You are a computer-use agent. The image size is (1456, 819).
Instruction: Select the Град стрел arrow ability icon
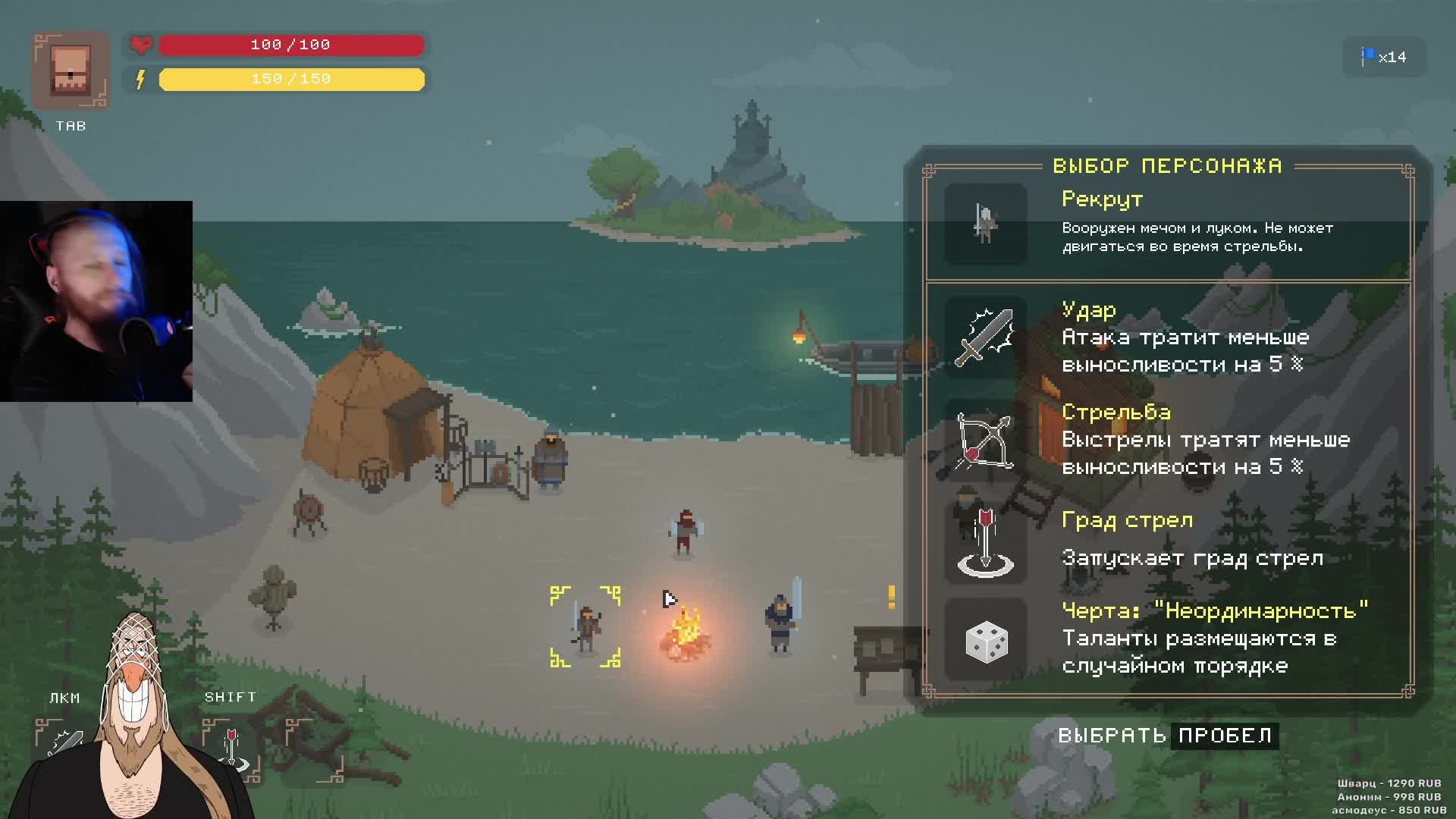[985, 543]
